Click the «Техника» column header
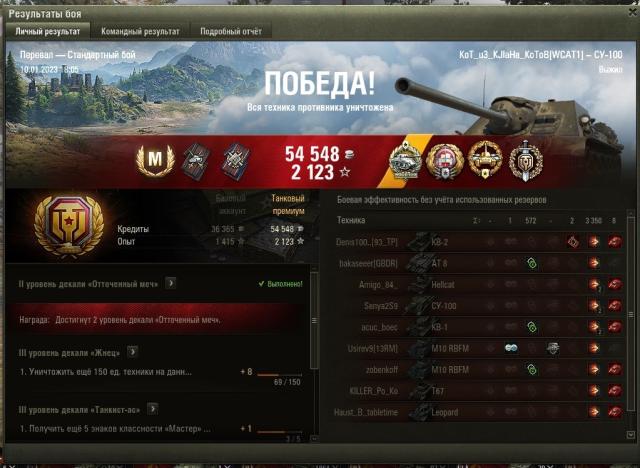 click(x=351, y=220)
